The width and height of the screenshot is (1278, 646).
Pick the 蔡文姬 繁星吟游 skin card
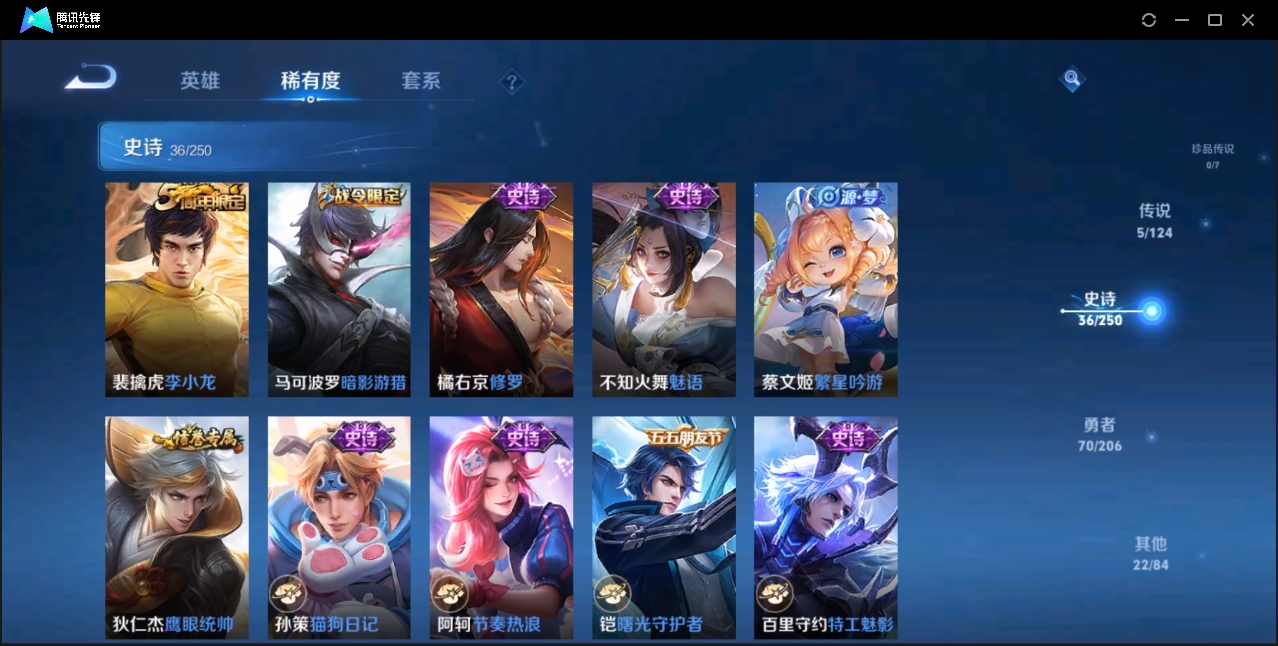[825, 290]
